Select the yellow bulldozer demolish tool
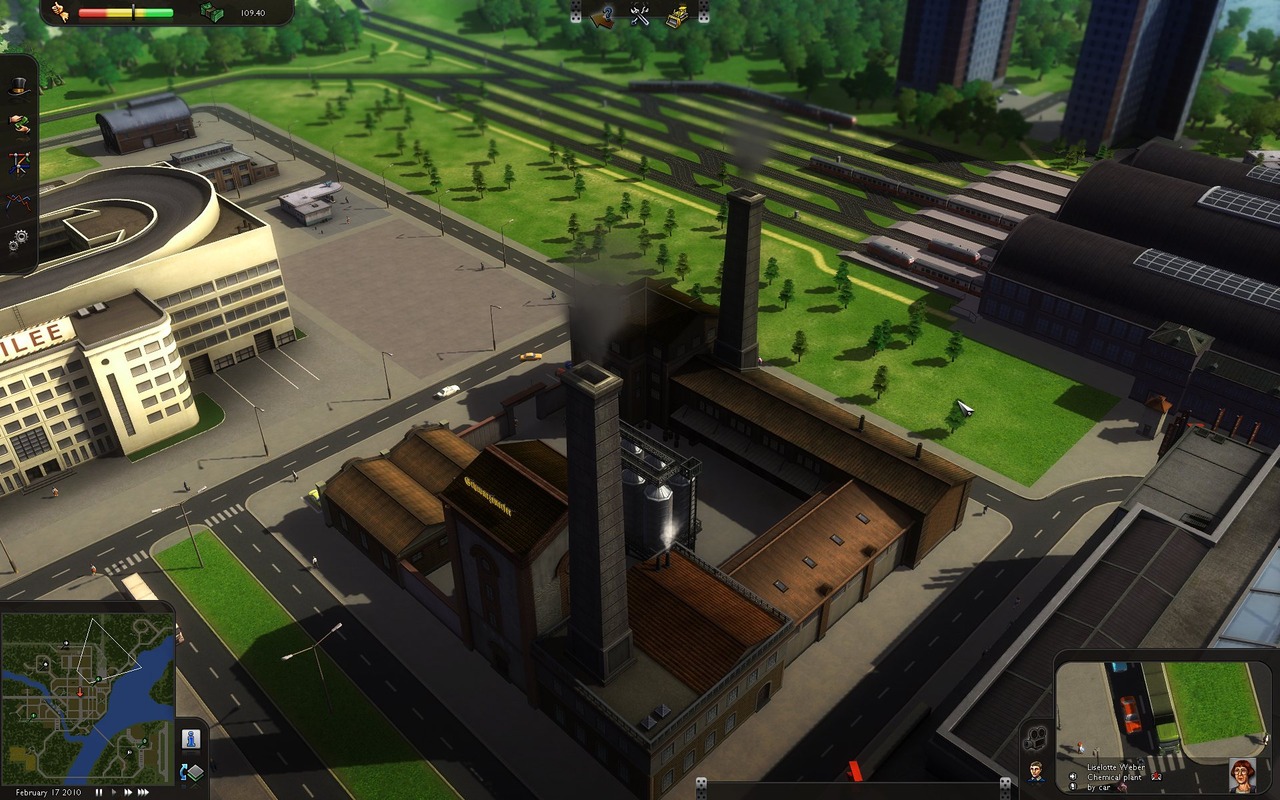Screen dimensions: 1280x800 click(x=677, y=14)
